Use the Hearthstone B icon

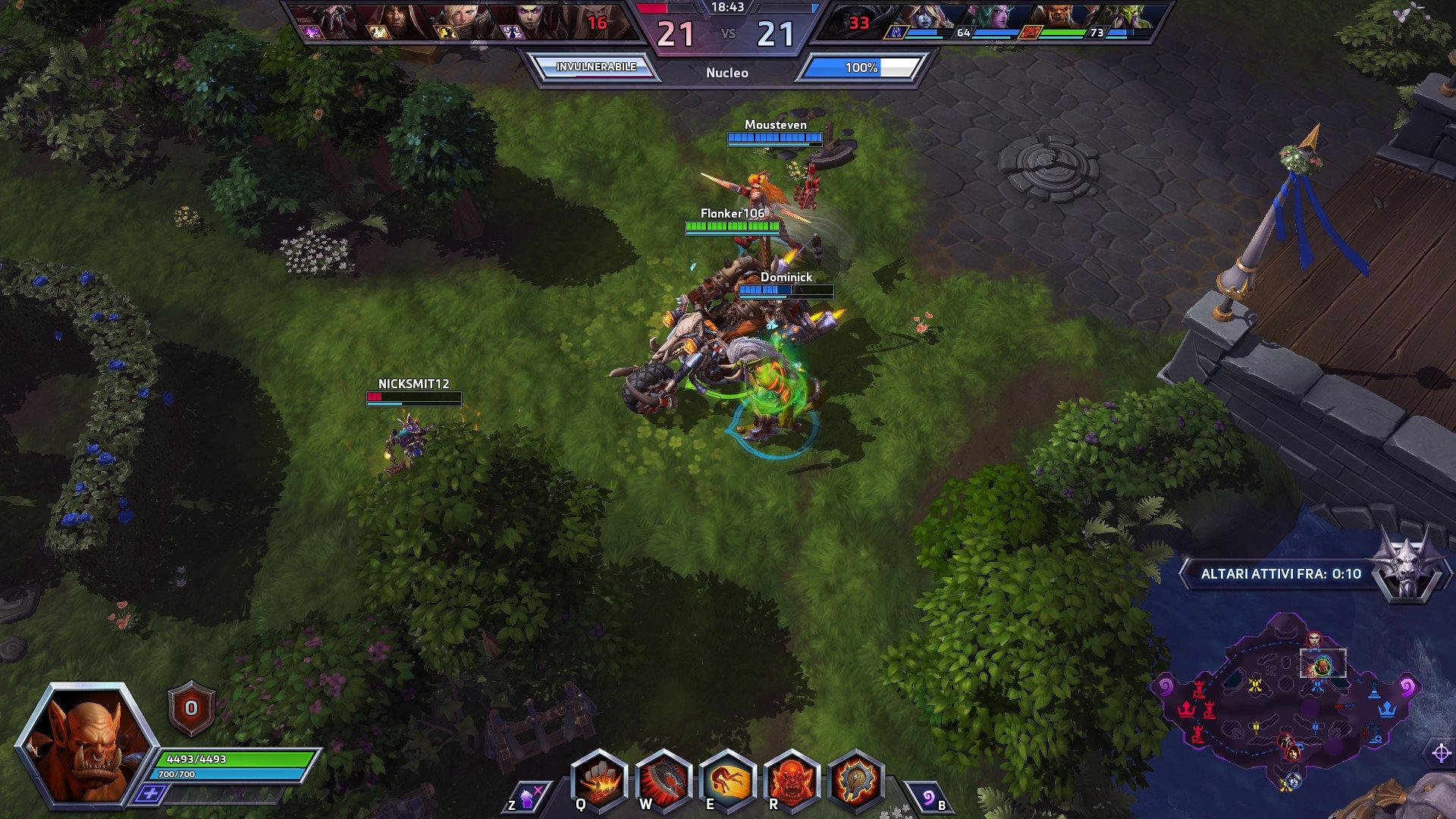pyautogui.click(x=929, y=798)
